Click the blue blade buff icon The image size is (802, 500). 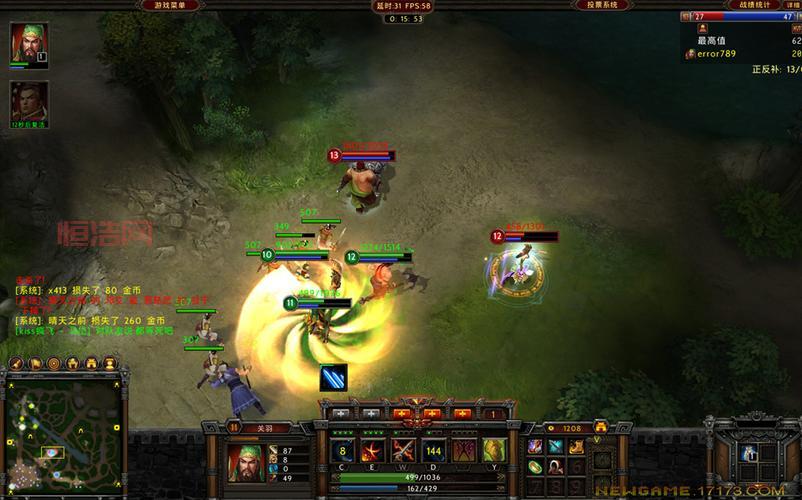click(334, 379)
